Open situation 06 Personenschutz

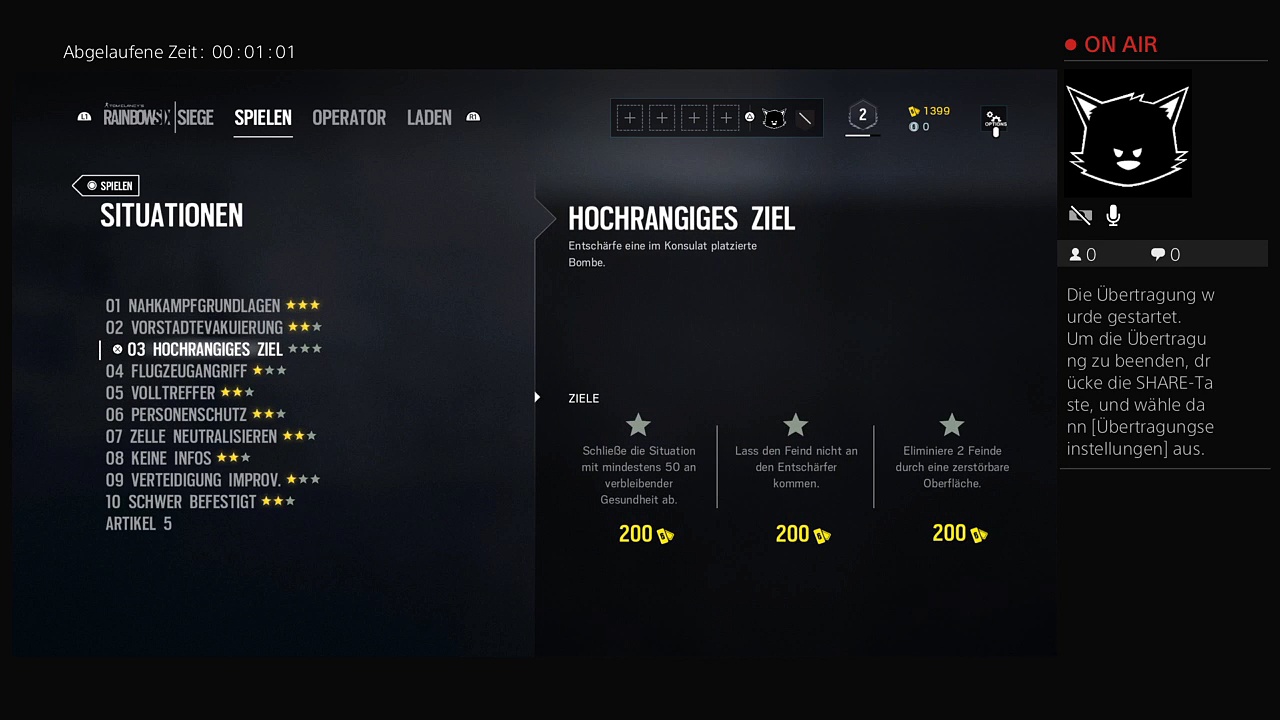click(x=176, y=415)
